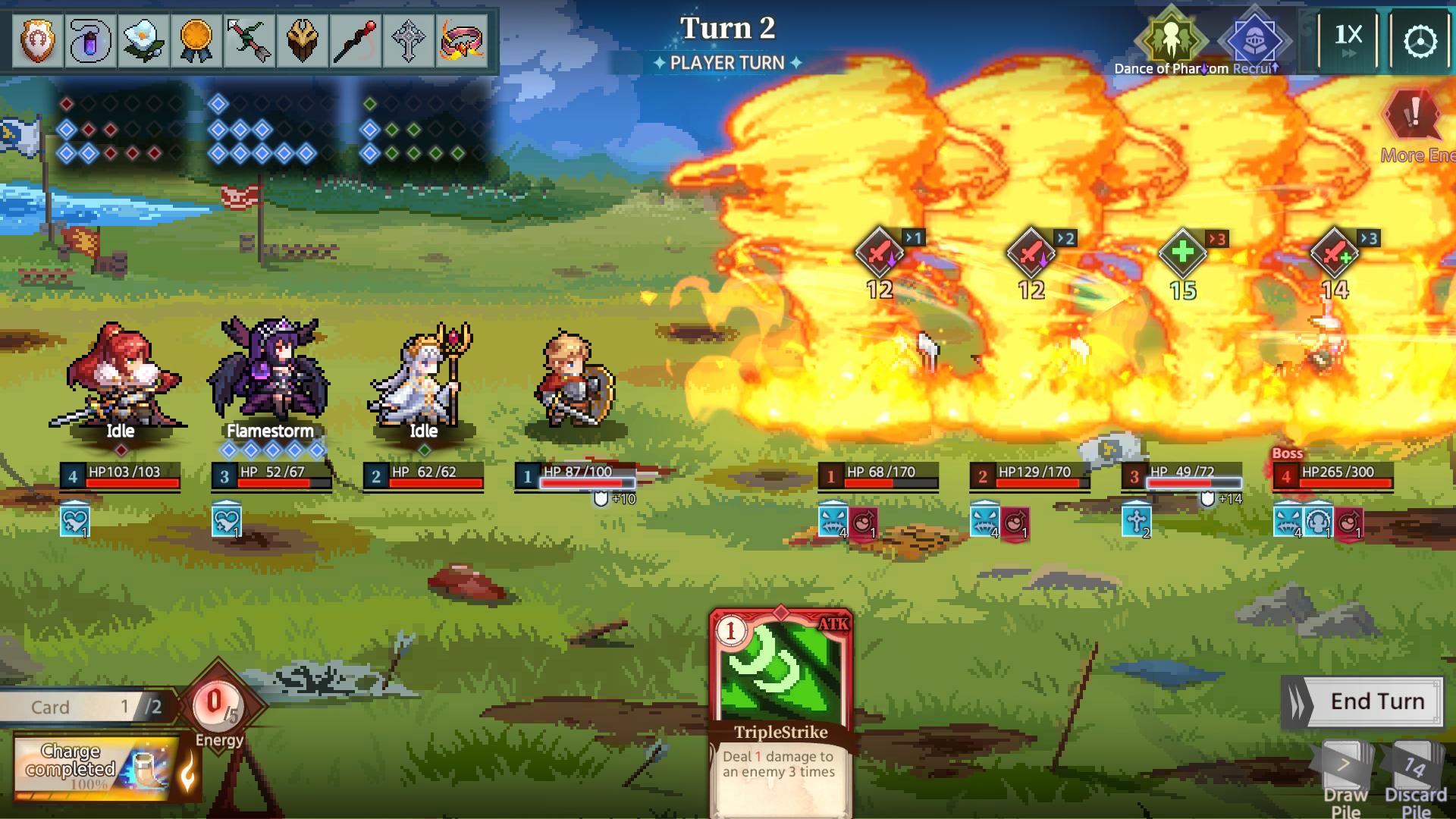This screenshot has height=819, width=1456.
Task: Inspect the vine-wrapped arrow relic
Action: click(x=249, y=40)
